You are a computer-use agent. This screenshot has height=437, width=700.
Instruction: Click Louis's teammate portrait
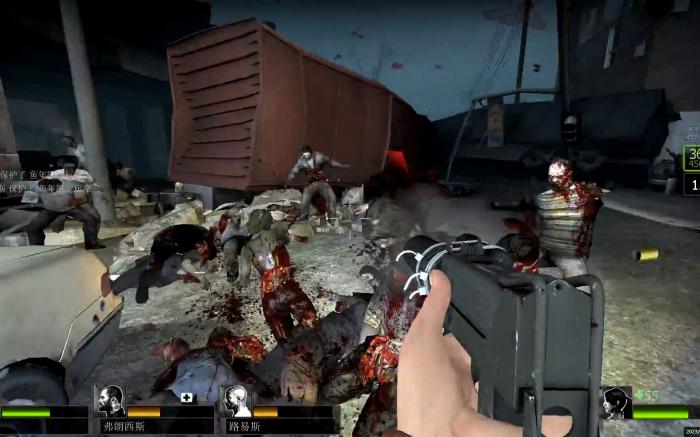pos(236,400)
